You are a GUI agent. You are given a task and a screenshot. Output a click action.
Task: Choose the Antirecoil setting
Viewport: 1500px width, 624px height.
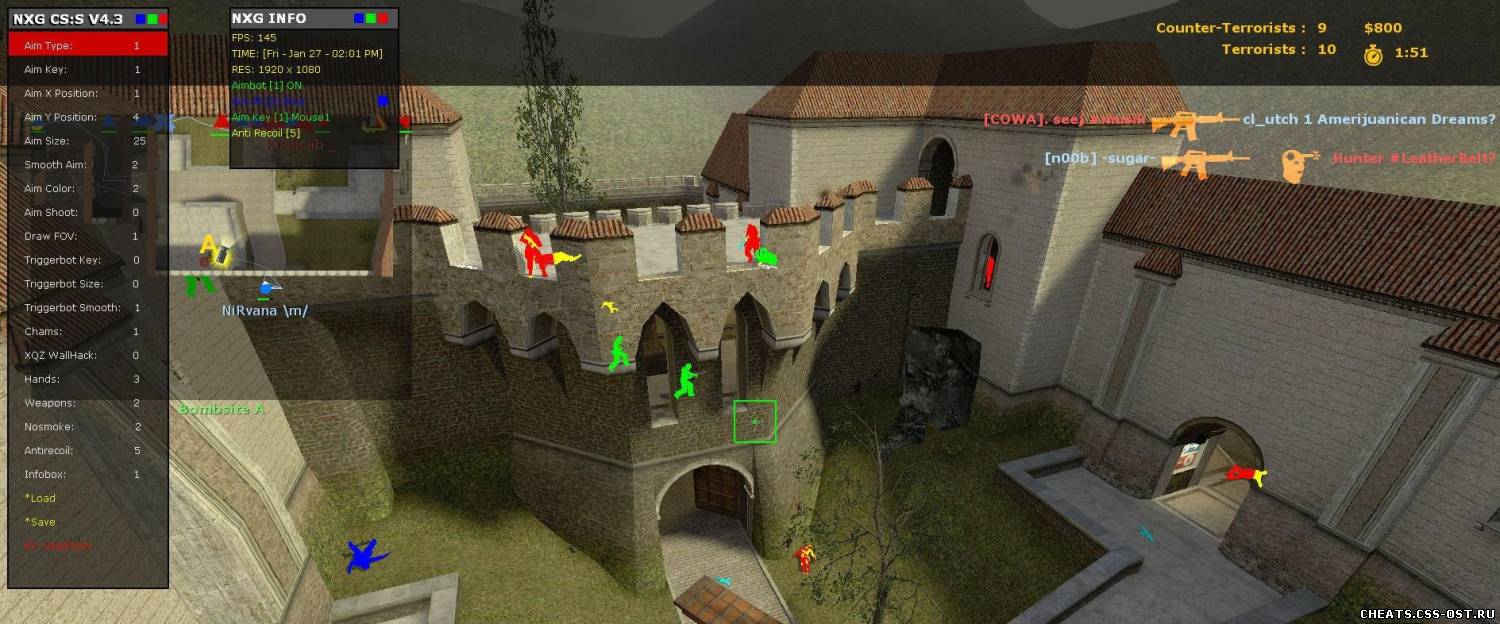coord(88,451)
